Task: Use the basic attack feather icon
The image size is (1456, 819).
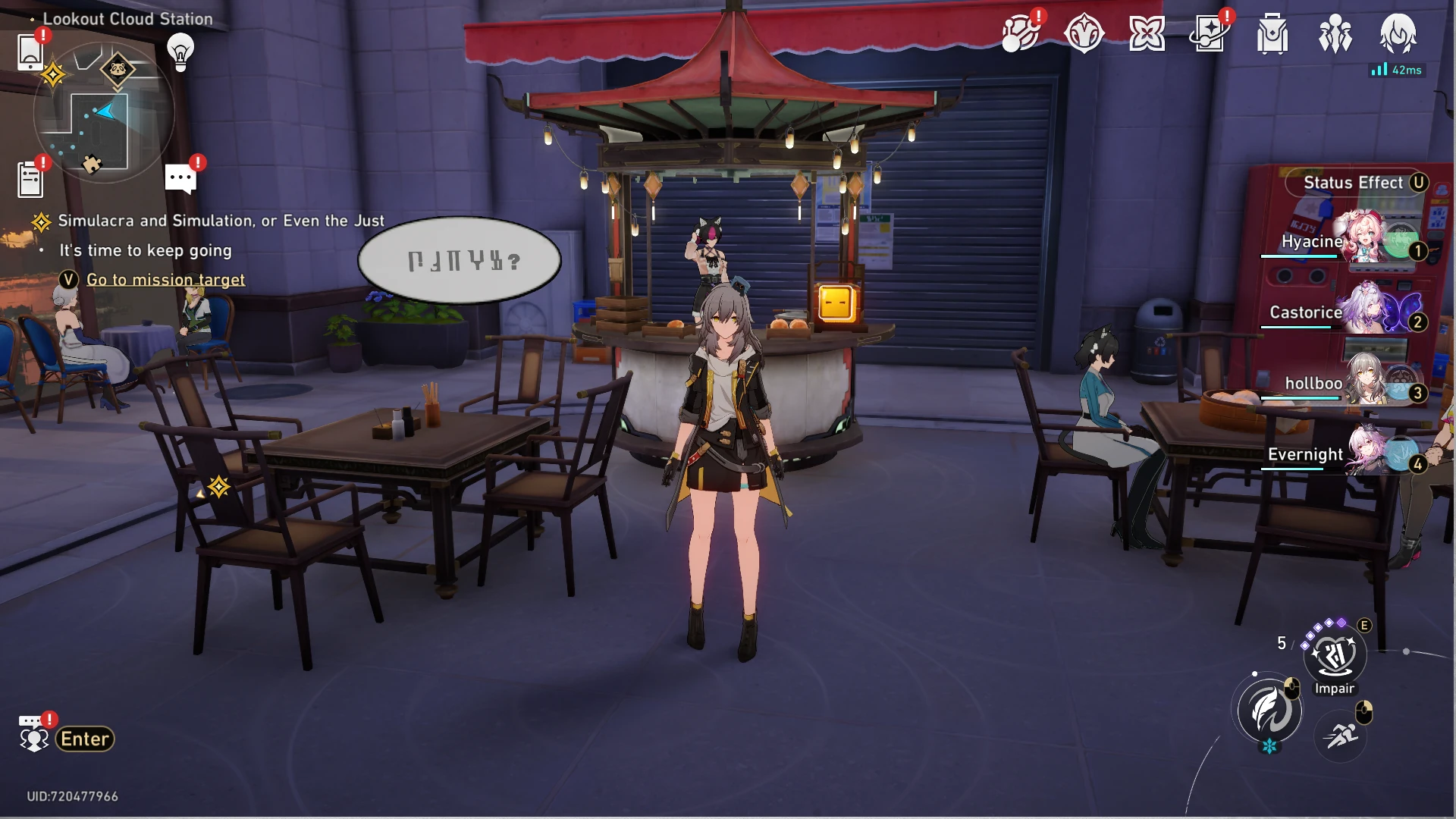Action: (x=1269, y=711)
